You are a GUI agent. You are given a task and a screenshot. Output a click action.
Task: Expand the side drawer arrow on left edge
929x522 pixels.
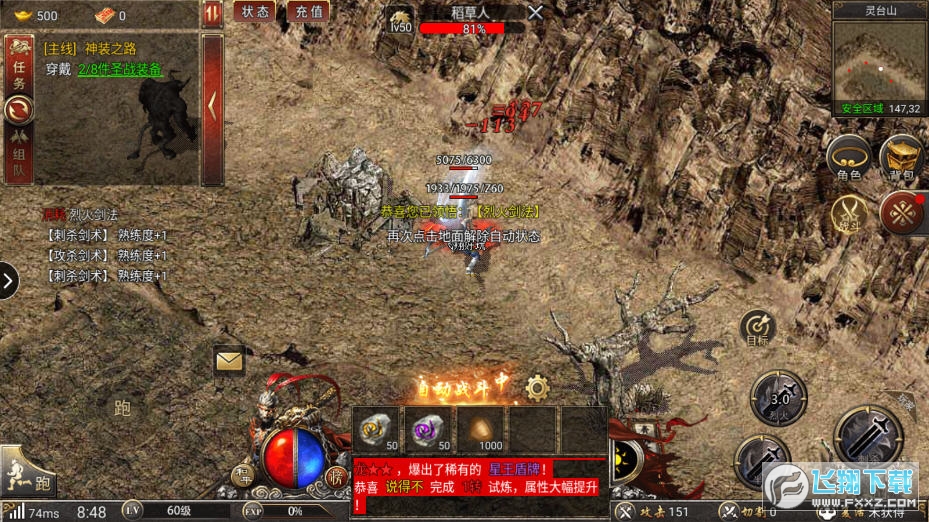[8, 281]
